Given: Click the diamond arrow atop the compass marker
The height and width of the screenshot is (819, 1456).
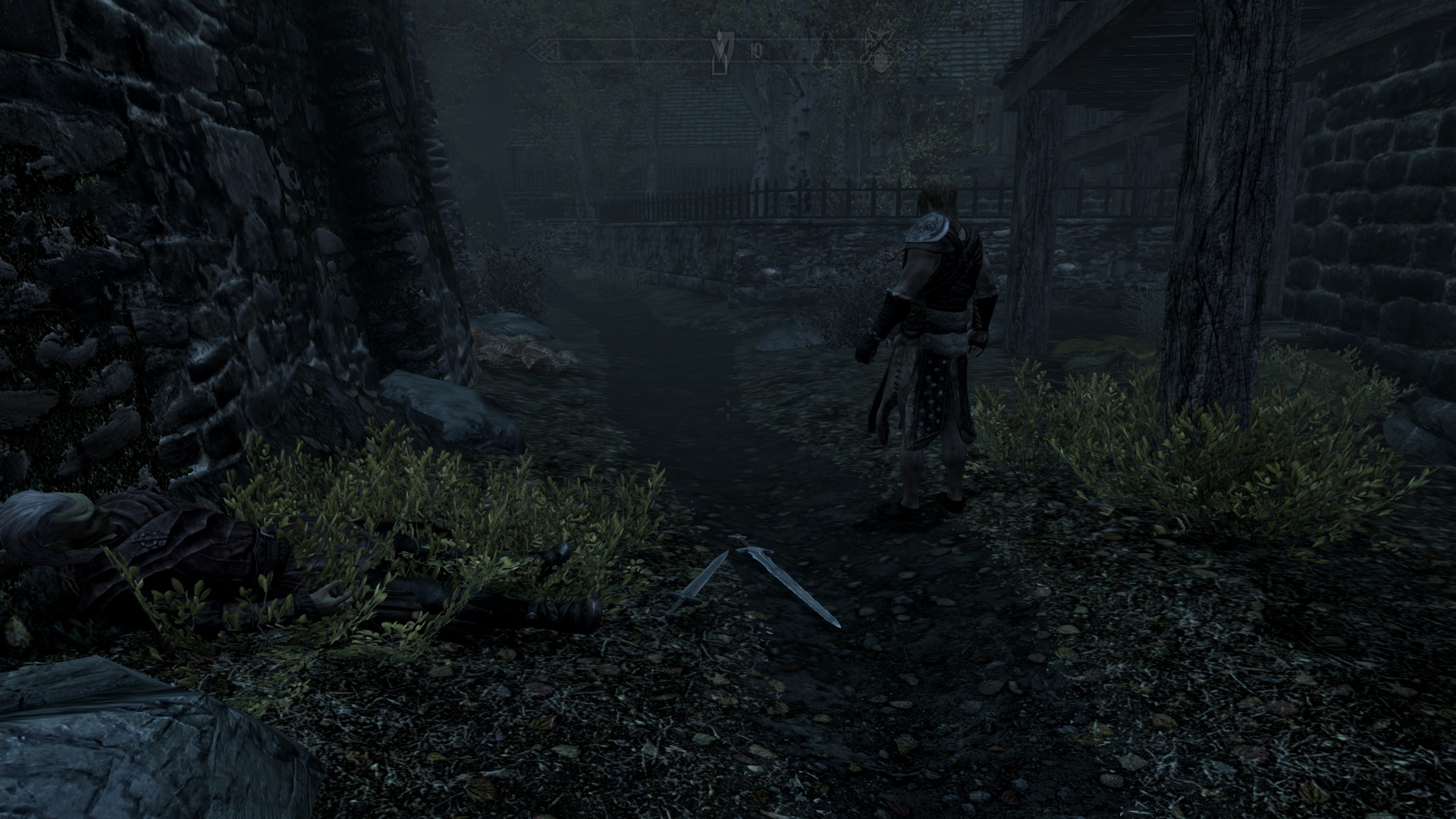Looking at the screenshot, I should (x=719, y=36).
